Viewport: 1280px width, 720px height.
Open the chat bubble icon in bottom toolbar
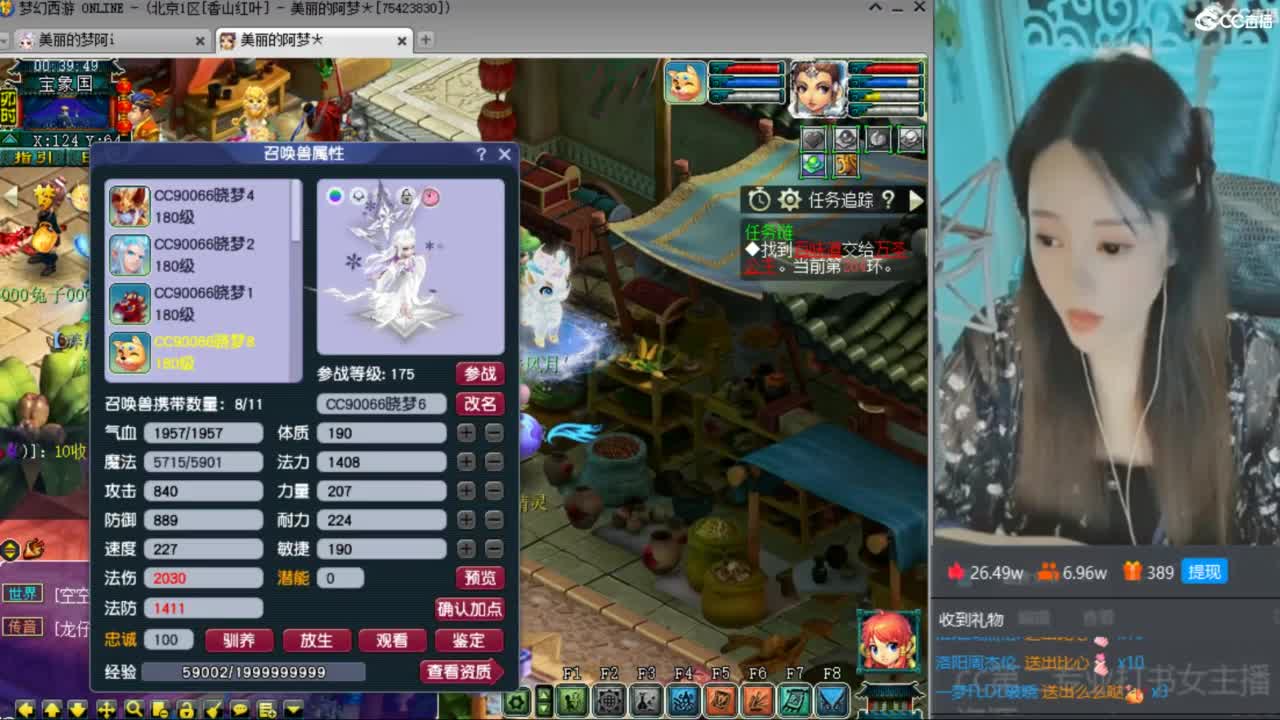point(240,708)
